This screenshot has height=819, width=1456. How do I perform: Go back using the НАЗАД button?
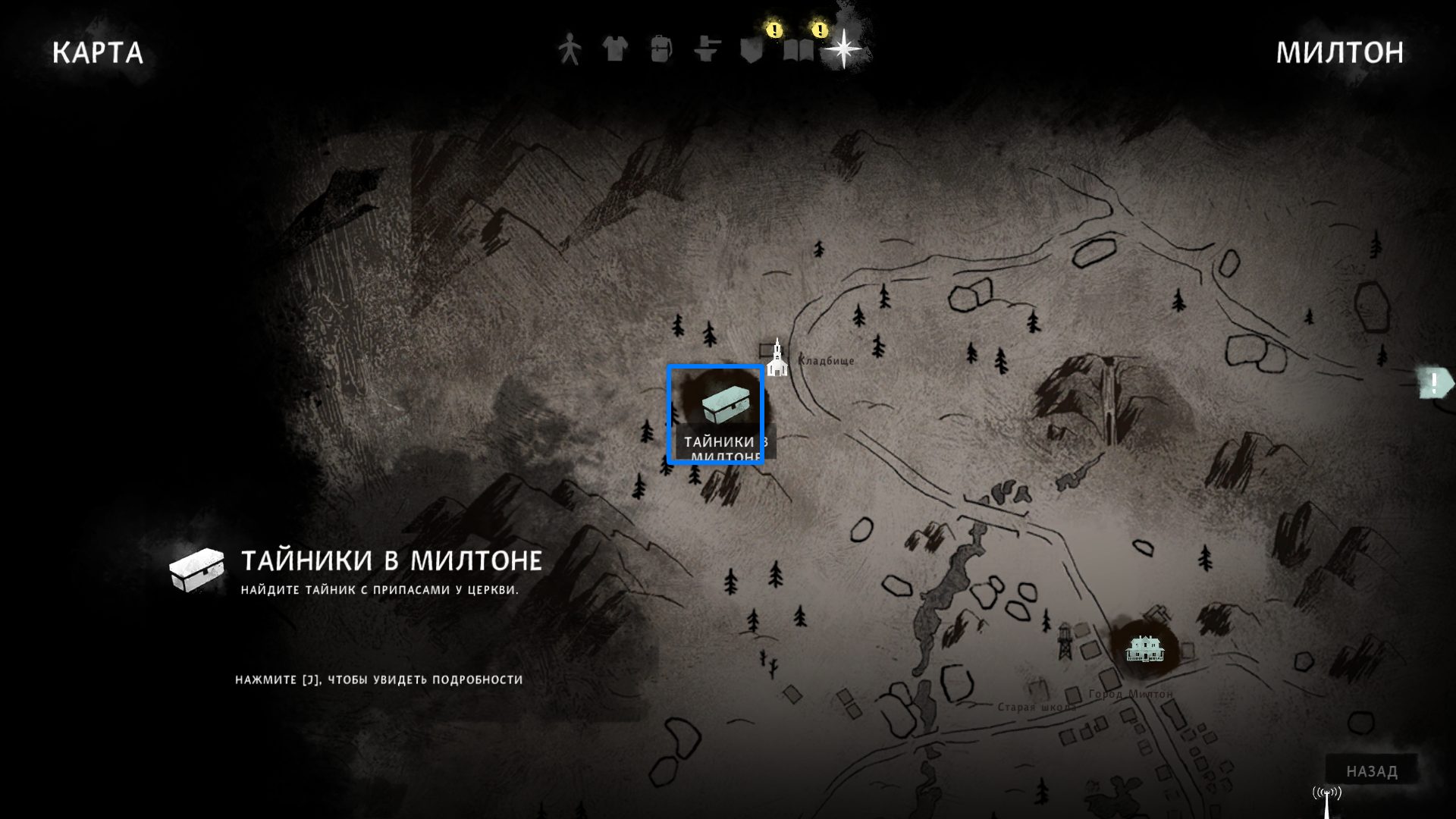coord(1372,771)
